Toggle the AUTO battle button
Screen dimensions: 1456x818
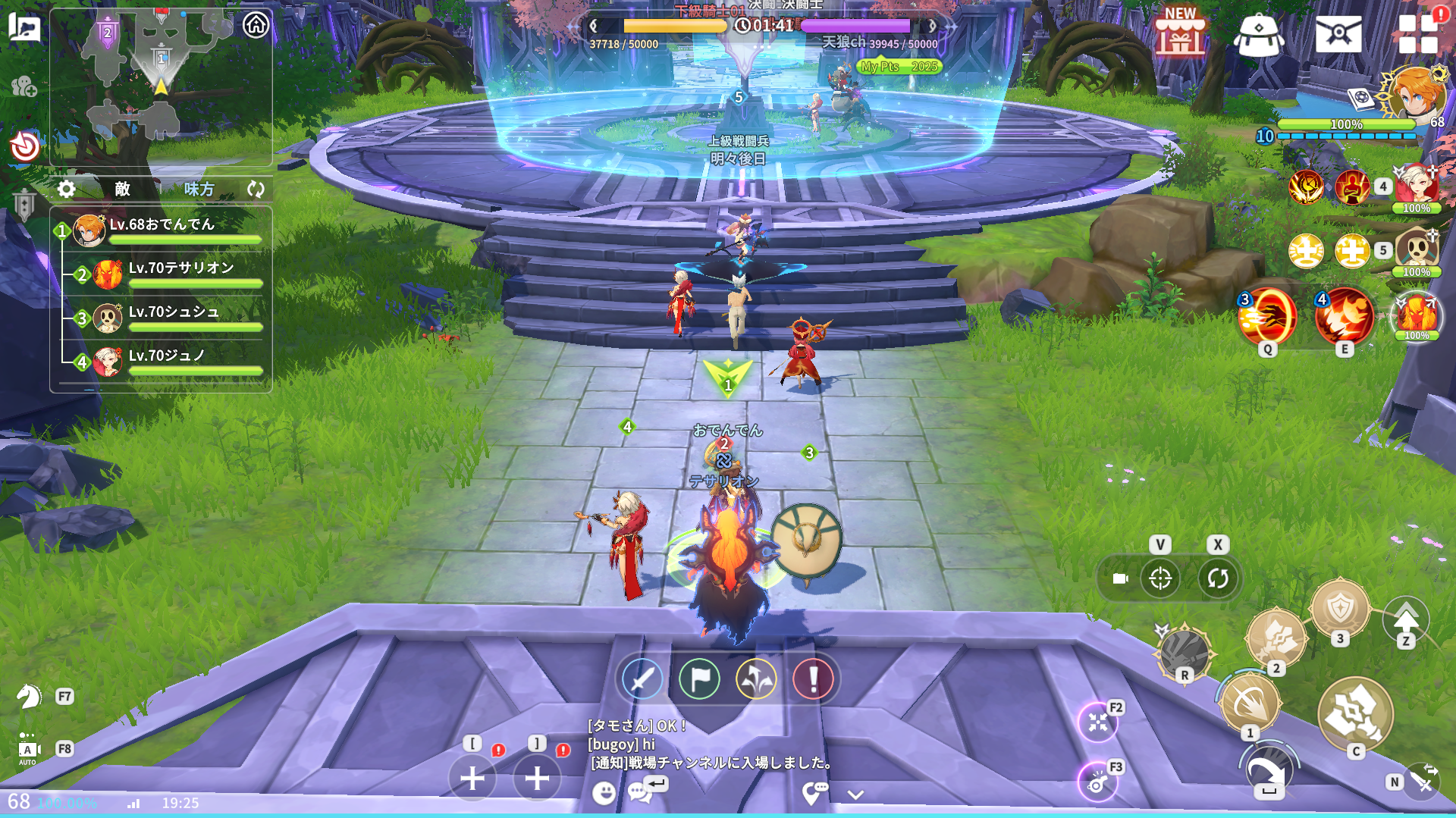[x=28, y=750]
